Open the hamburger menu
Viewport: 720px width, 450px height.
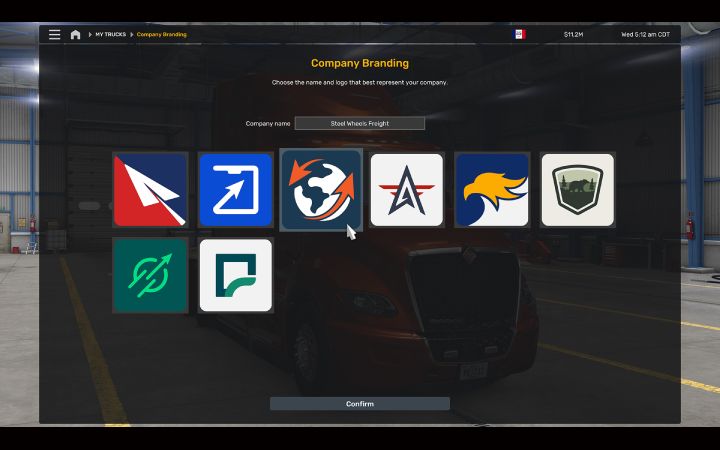(x=54, y=34)
